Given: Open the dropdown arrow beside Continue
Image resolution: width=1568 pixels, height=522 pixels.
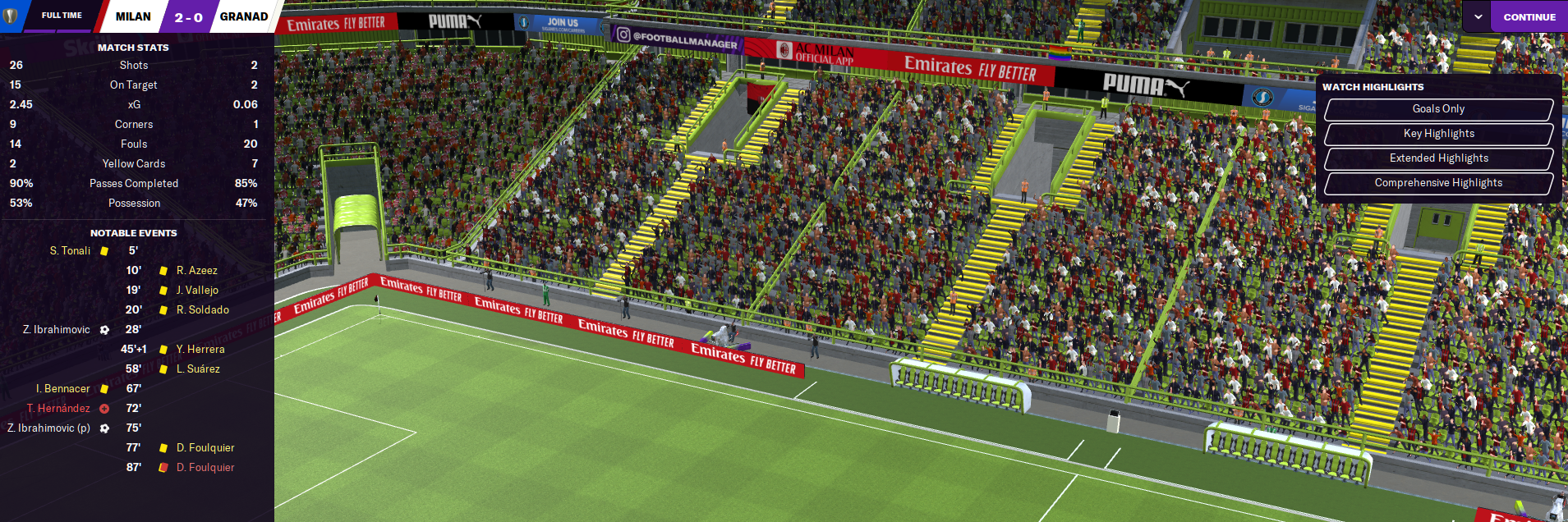Looking at the screenshot, I should coord(1478,16).
